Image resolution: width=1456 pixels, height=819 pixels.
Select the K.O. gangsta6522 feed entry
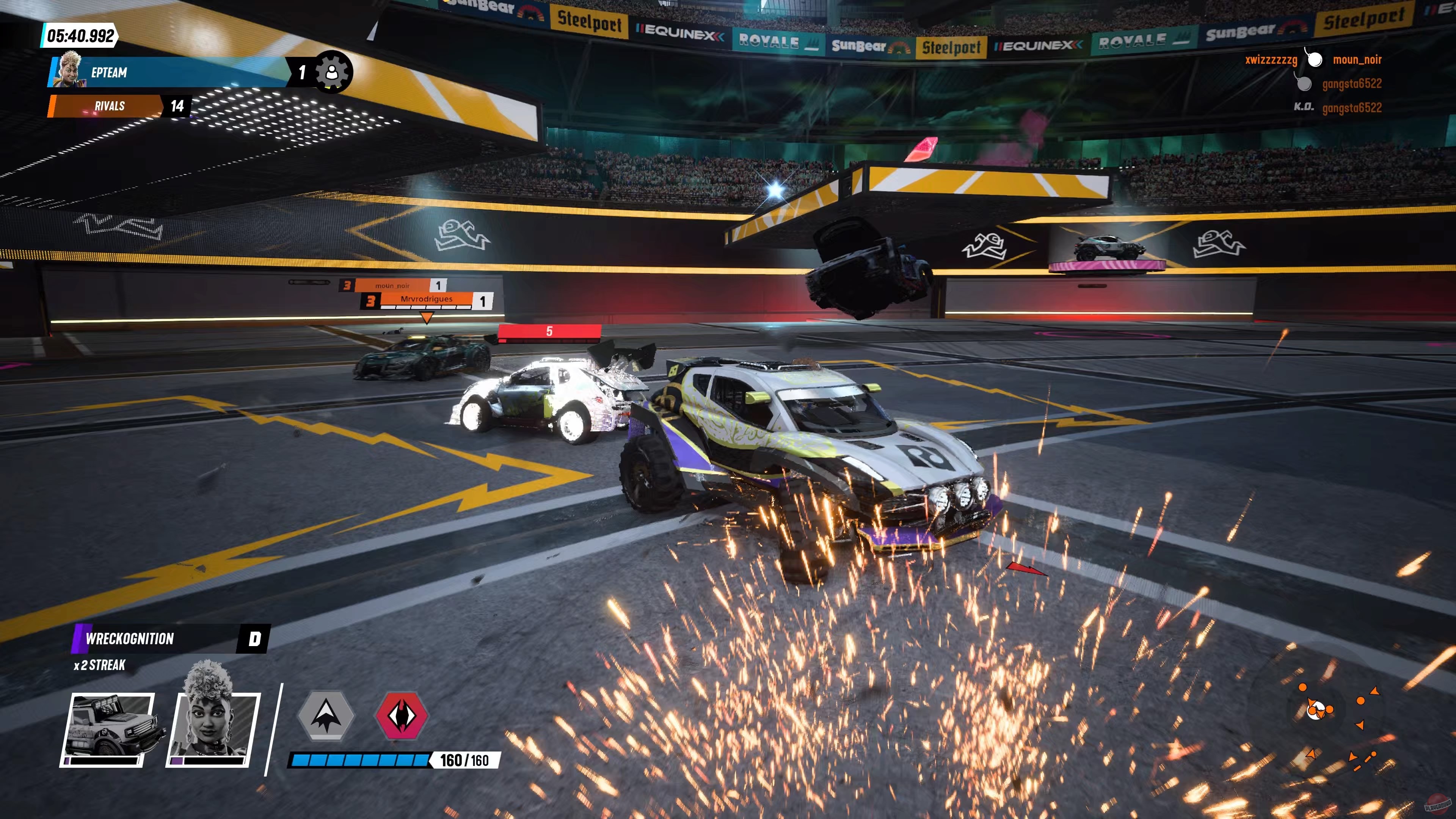[x=1338, y=107]
